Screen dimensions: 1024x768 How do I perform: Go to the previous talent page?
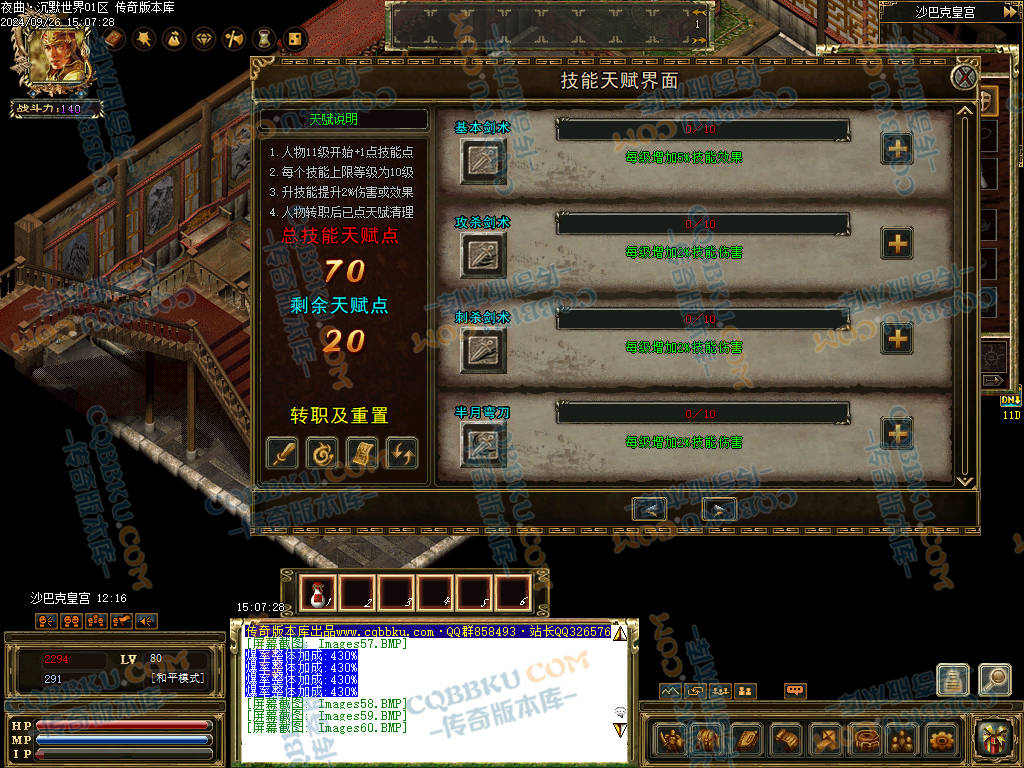pos(650,509)
